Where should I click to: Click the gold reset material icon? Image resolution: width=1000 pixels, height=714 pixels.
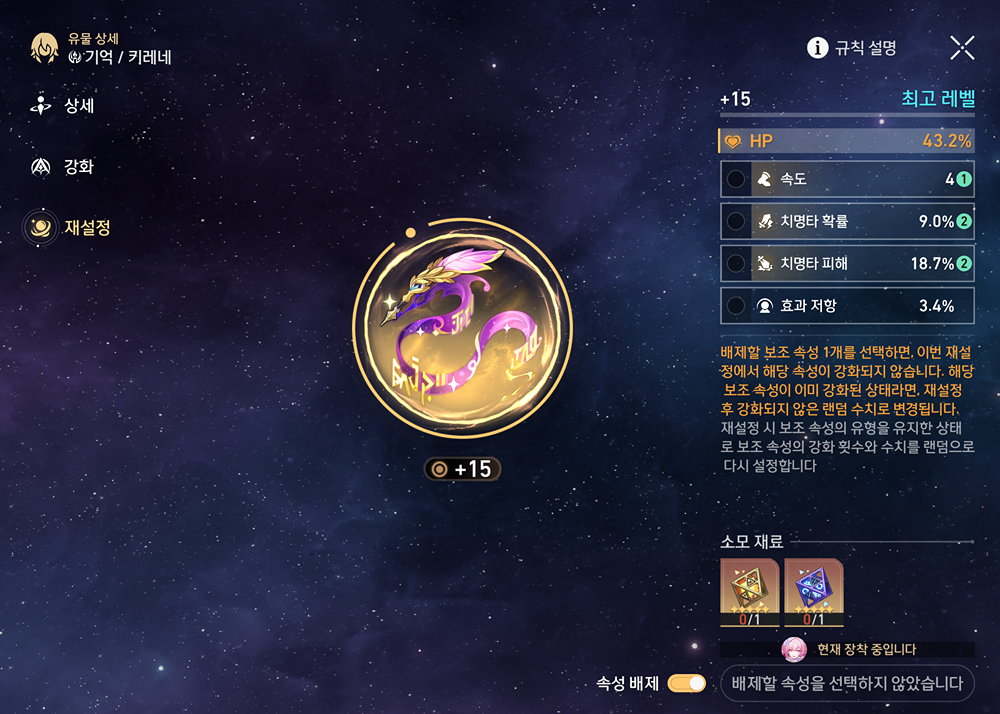click(750, 591)
